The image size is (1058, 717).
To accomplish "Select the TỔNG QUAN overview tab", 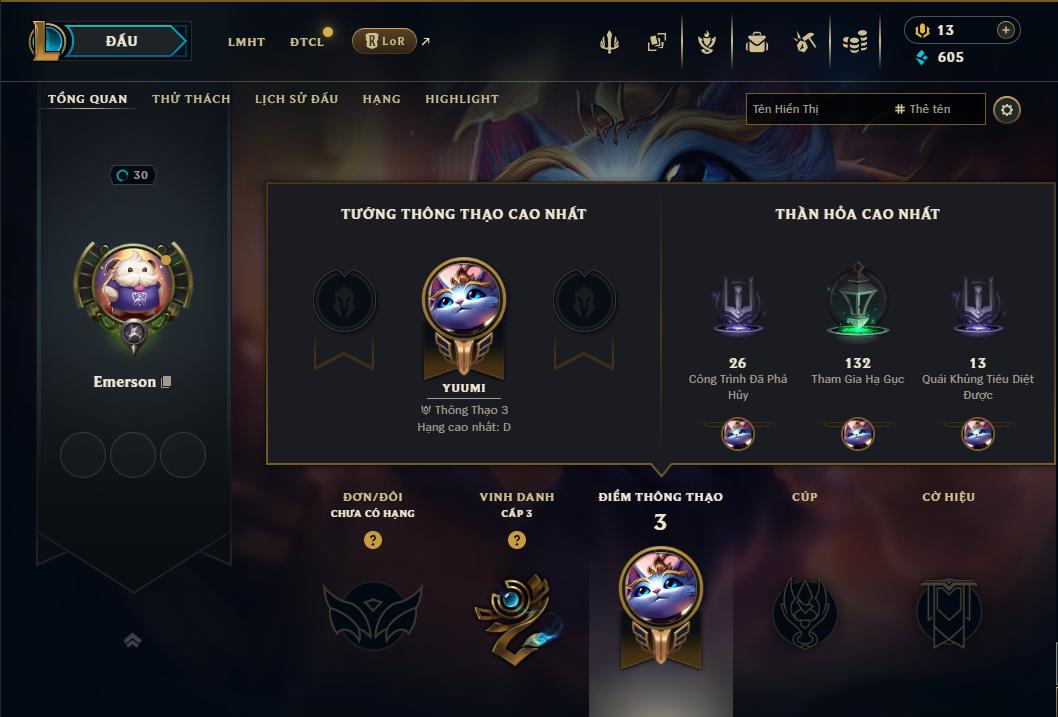I will coord(88,99).
